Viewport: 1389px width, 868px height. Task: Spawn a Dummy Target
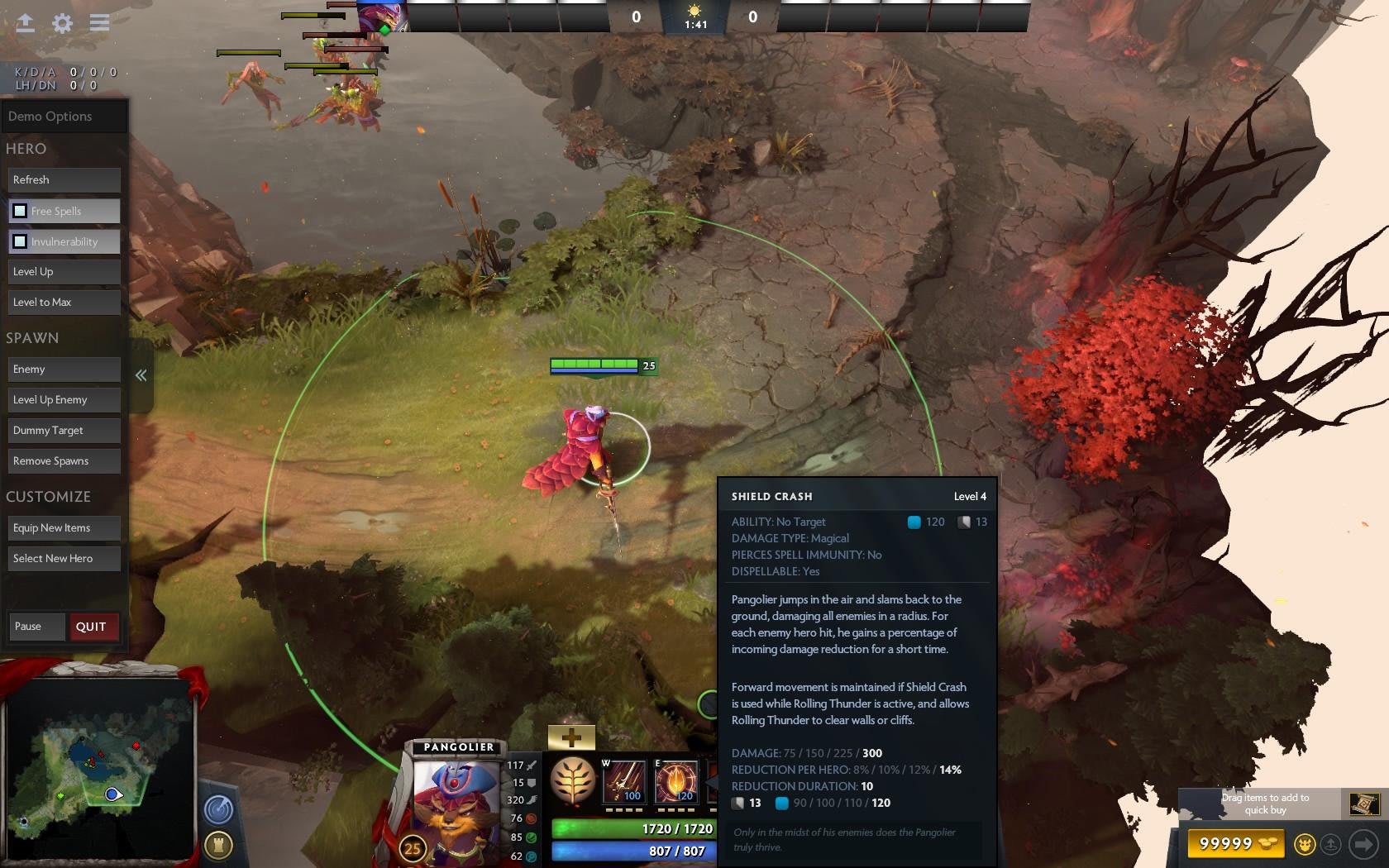tap(64, 431)
